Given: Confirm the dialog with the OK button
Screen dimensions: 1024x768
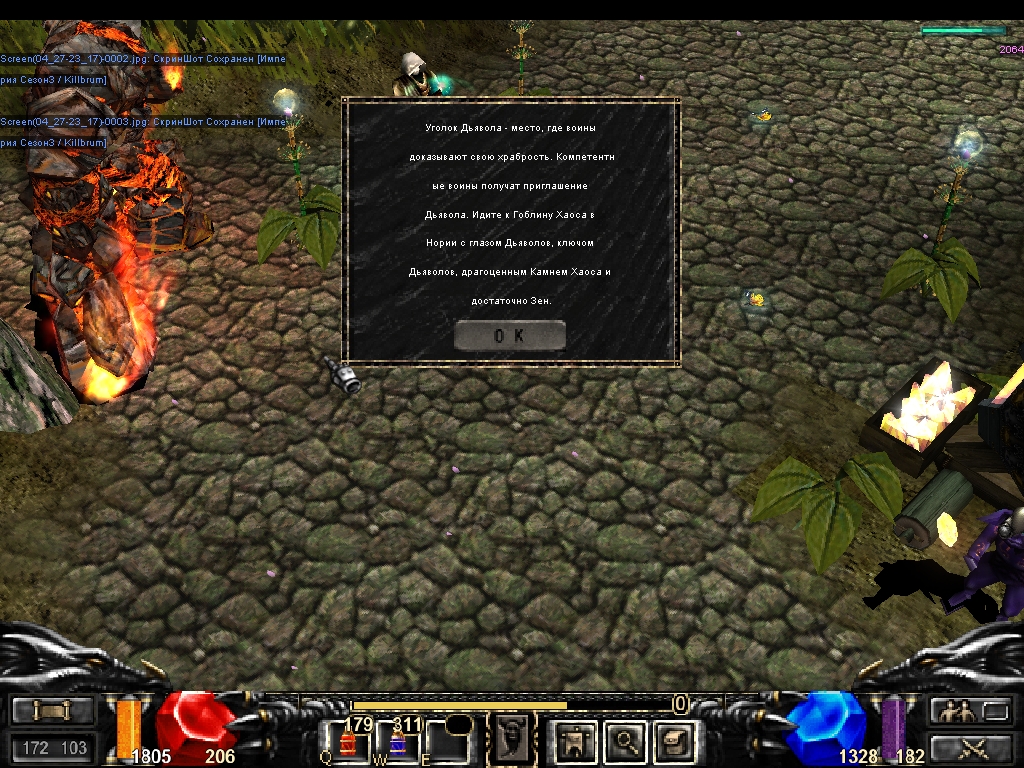Looking at the screenshot, I should pyautogui.click(x=509, y=336).
